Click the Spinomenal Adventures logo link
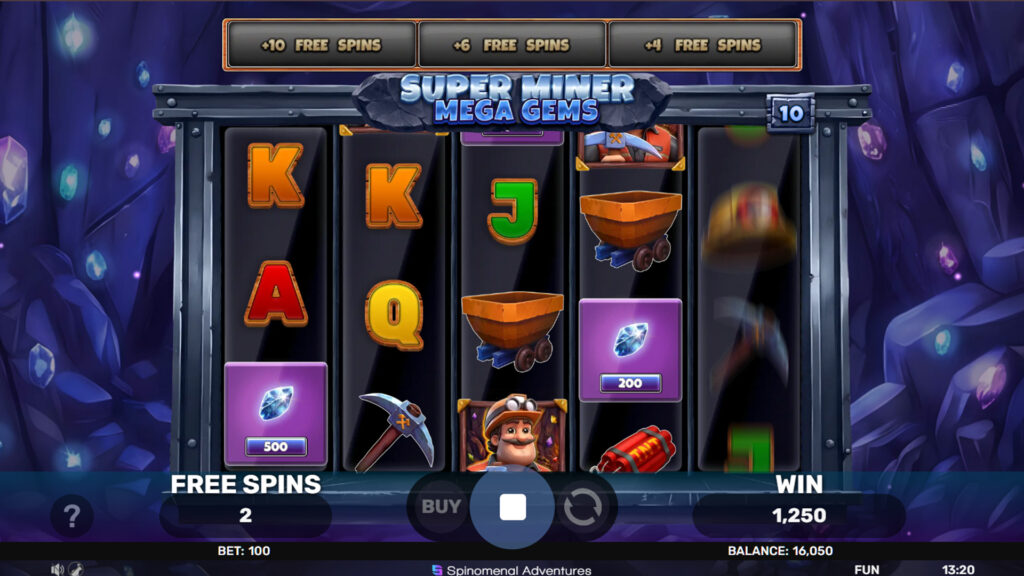The width and height of the screenshot is (1024, 576). (x=511, y=570)
